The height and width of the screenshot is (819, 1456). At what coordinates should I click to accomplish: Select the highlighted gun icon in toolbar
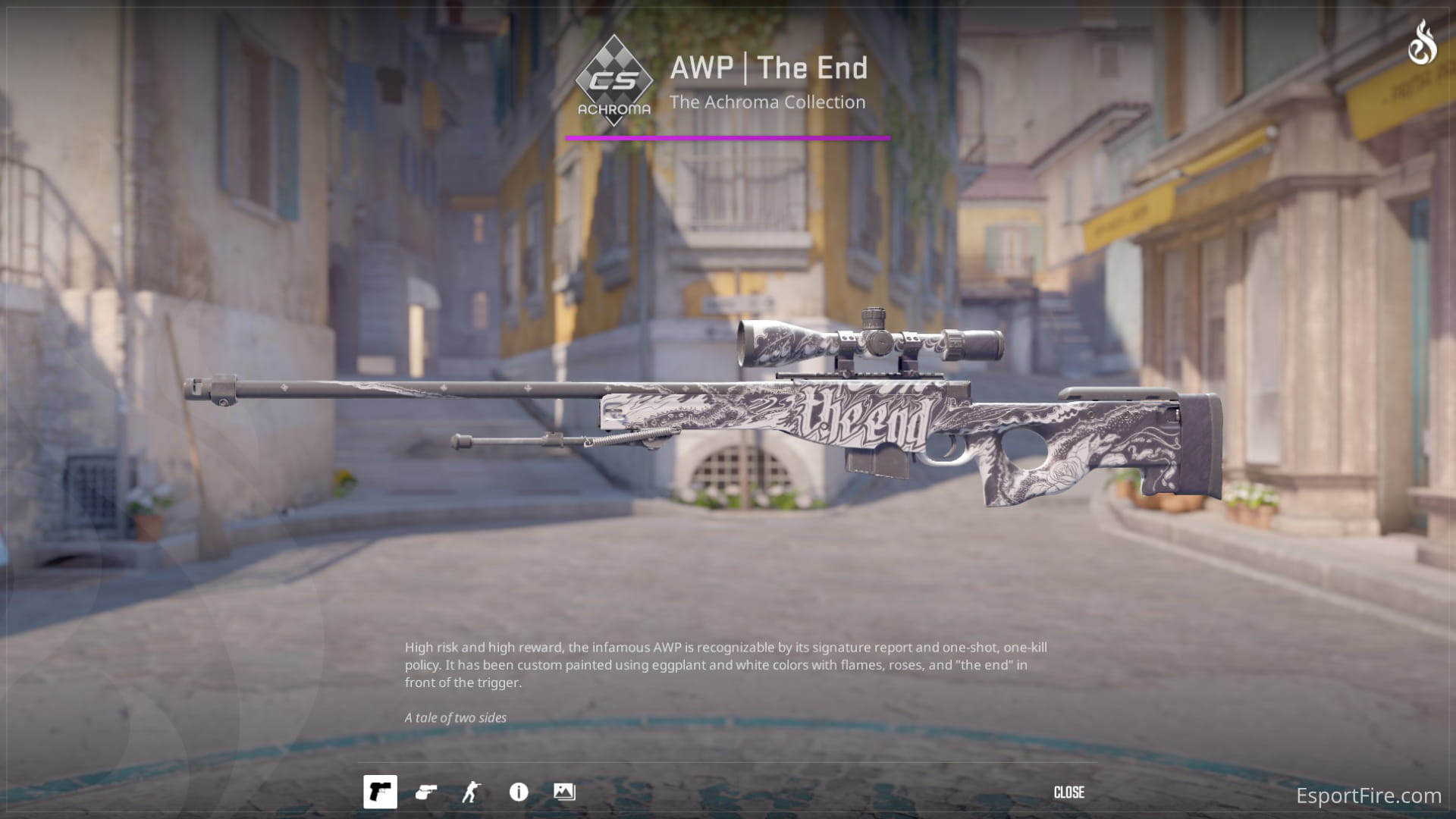381,792
